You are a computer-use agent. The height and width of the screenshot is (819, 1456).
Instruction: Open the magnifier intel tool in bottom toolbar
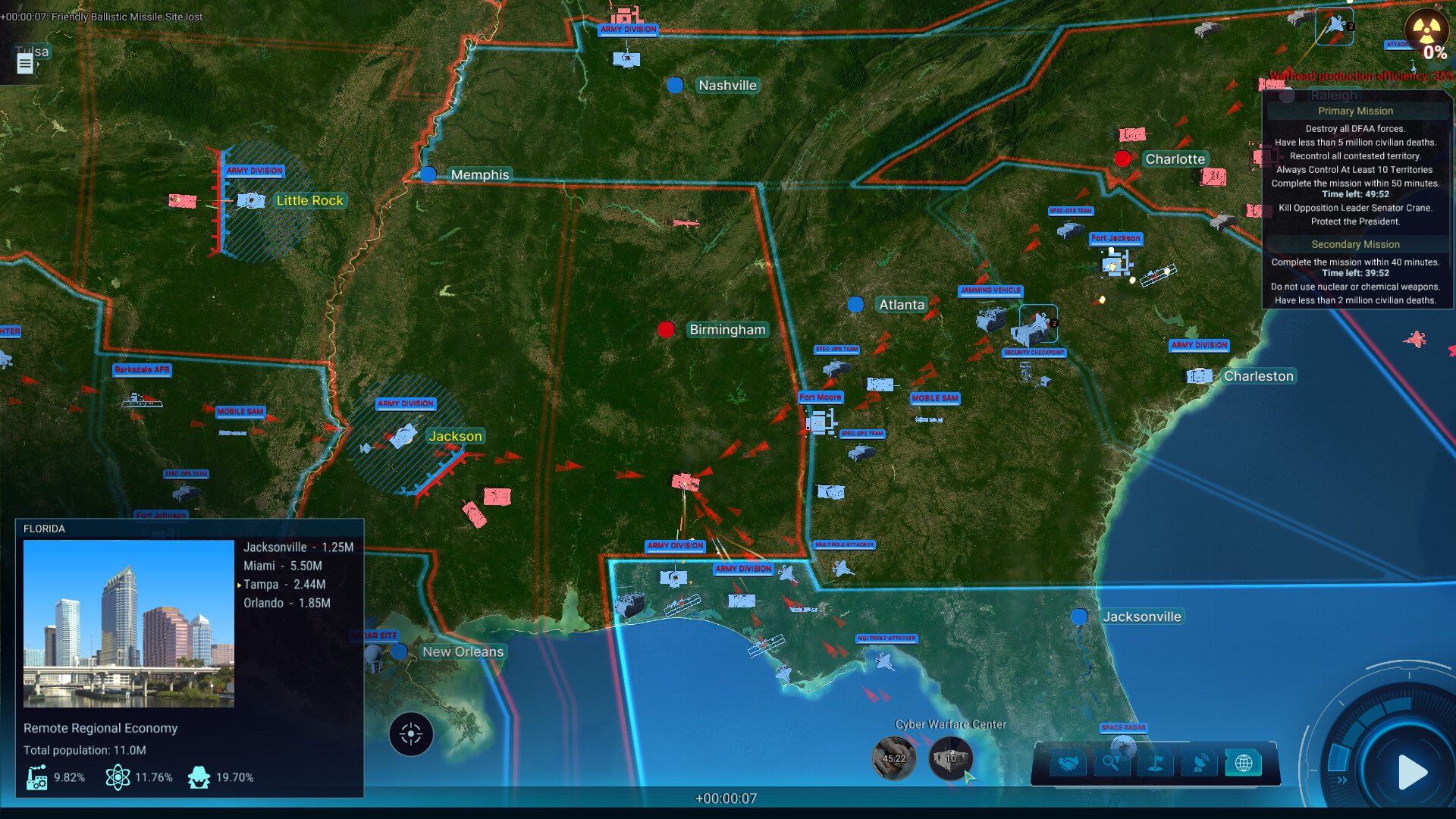point(1112,763)
